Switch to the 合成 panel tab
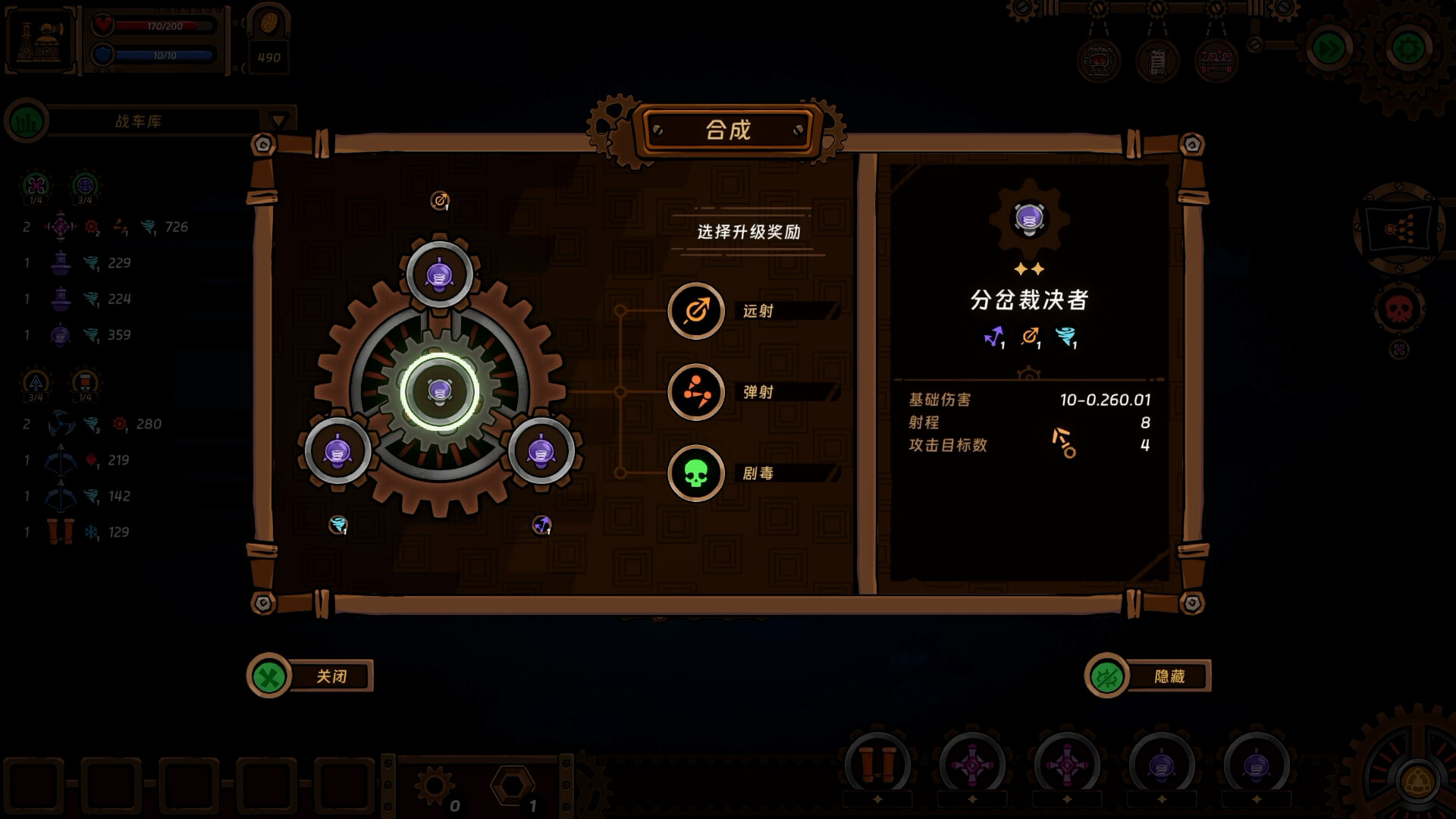Screen dimensions: 1456x819 pyautogui.click(x=727, y=130)
